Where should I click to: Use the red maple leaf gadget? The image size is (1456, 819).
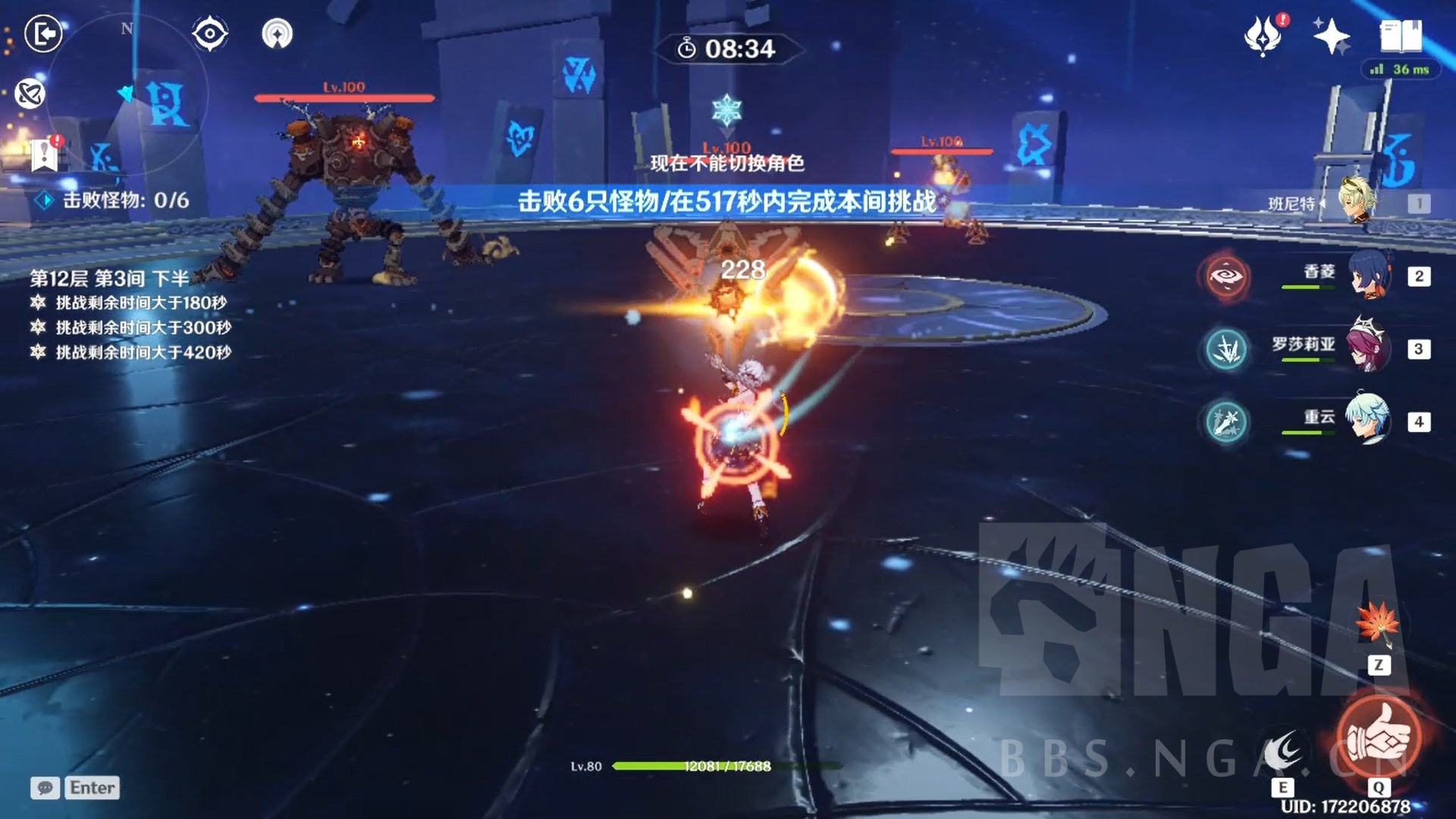coord(1377,624)
